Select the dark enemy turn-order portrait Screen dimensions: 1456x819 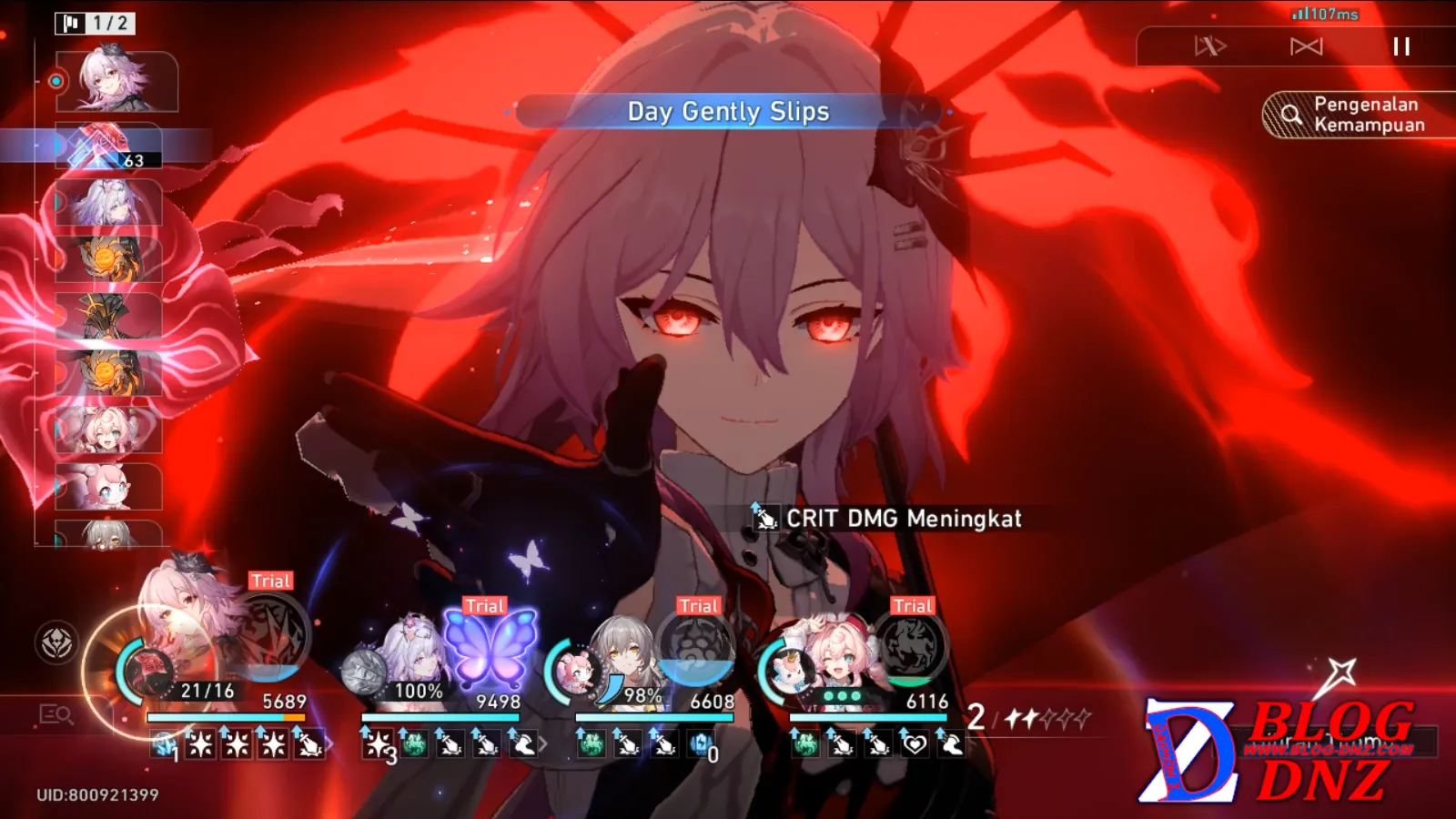pyautogui.click(x=108, y=316)
